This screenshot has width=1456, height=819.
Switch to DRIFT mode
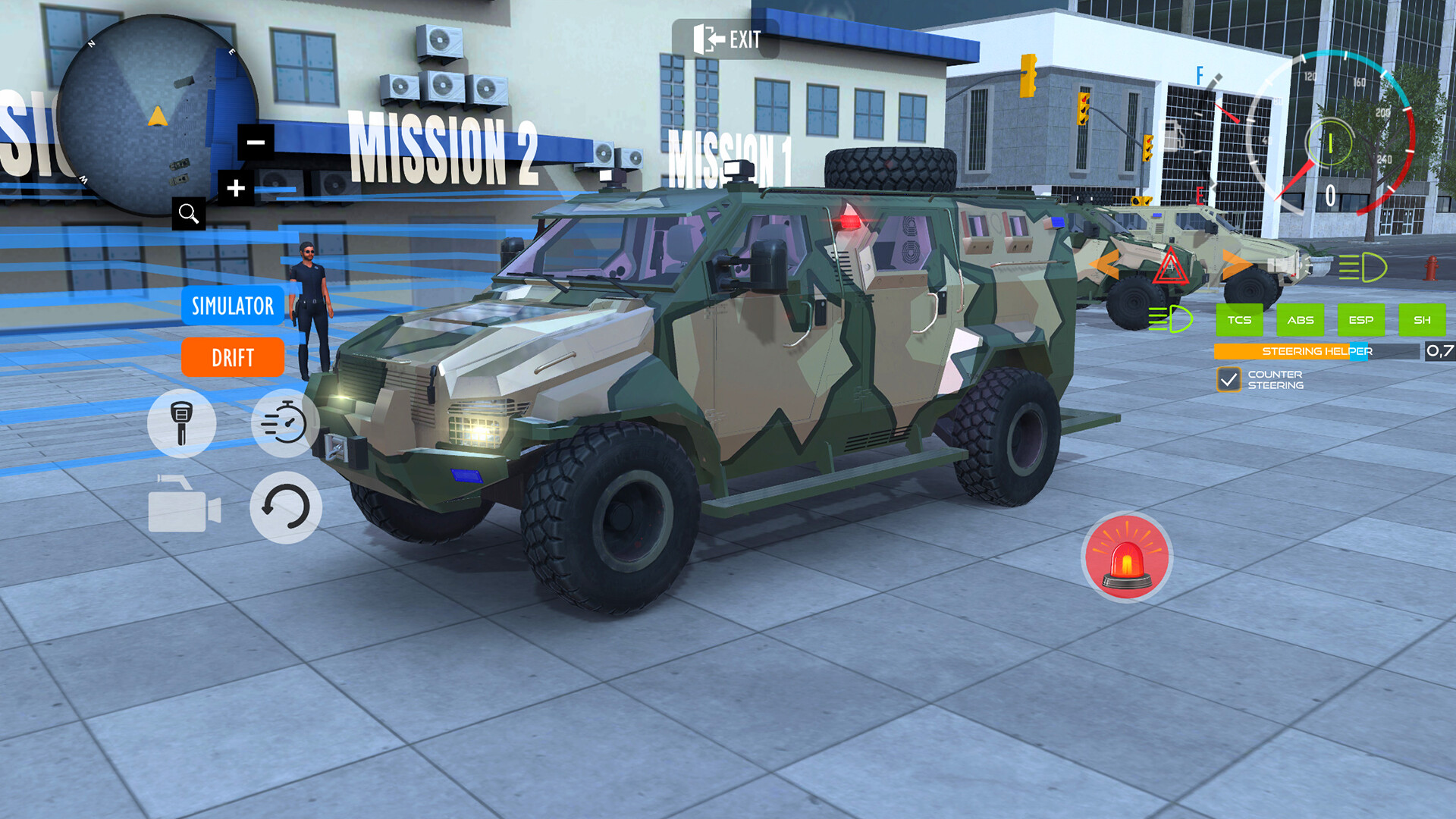[x=232, y=357]
